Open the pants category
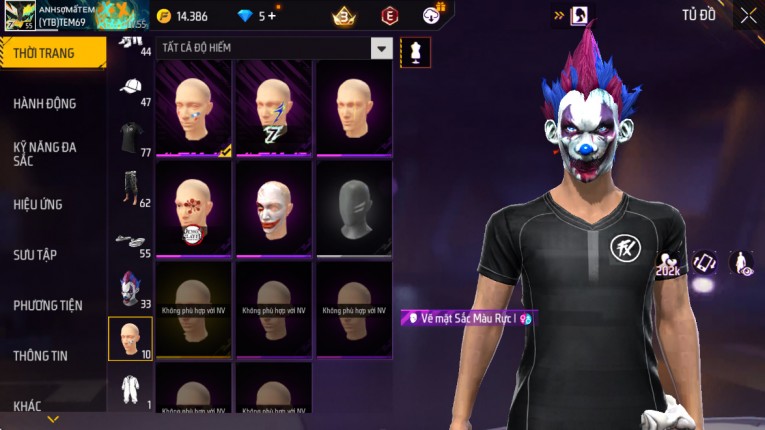765x430 pixels. 130,189
